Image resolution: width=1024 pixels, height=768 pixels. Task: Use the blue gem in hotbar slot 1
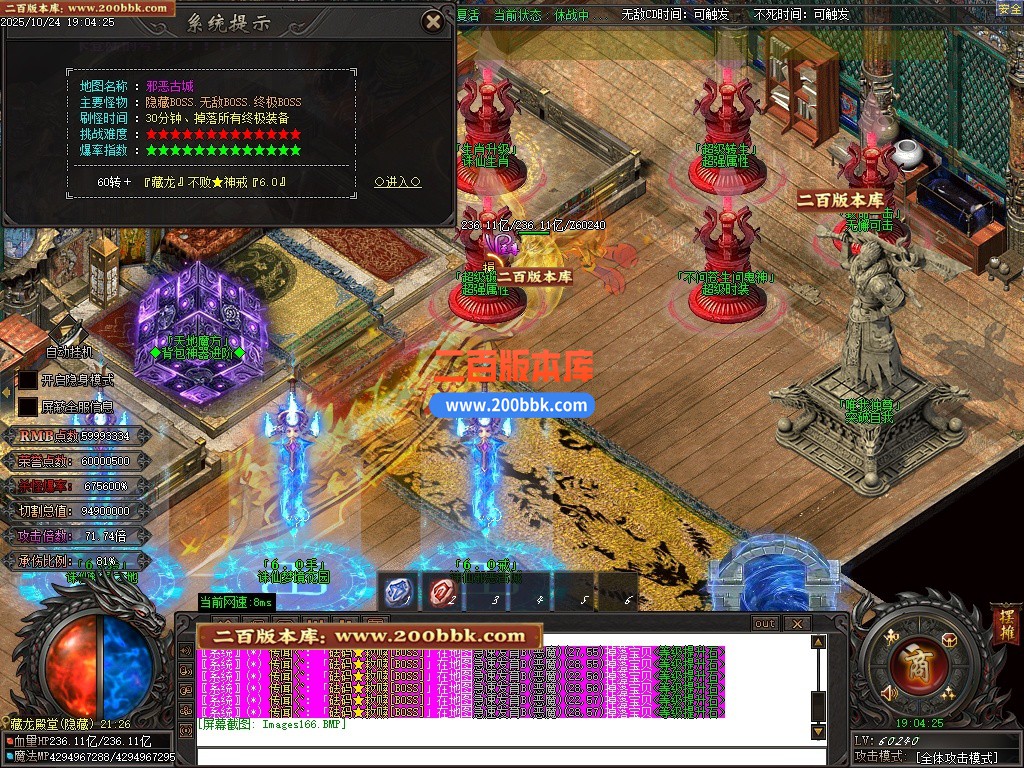tap(400, 592)
